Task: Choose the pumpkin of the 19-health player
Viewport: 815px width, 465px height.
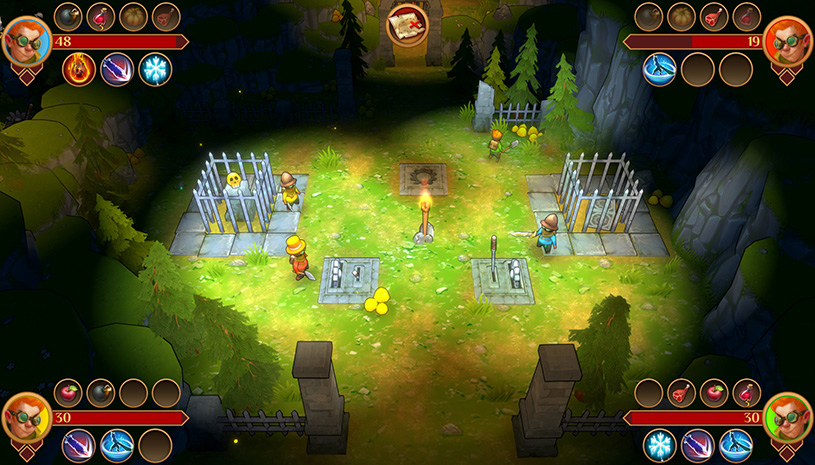Action: pos(681,16)
